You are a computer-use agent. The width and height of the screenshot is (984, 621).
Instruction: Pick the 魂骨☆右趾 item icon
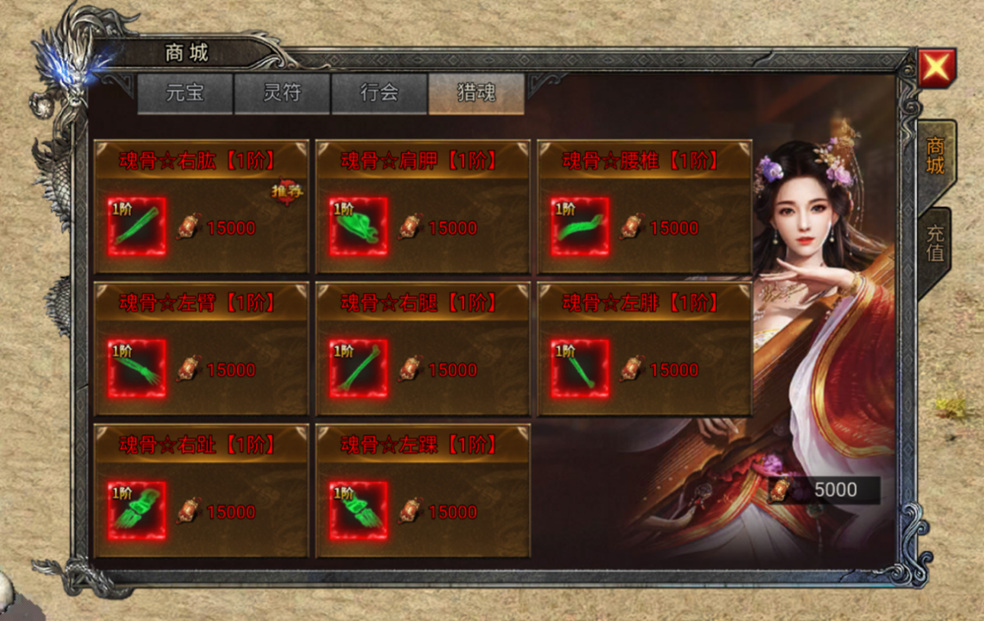pos(137,511)
